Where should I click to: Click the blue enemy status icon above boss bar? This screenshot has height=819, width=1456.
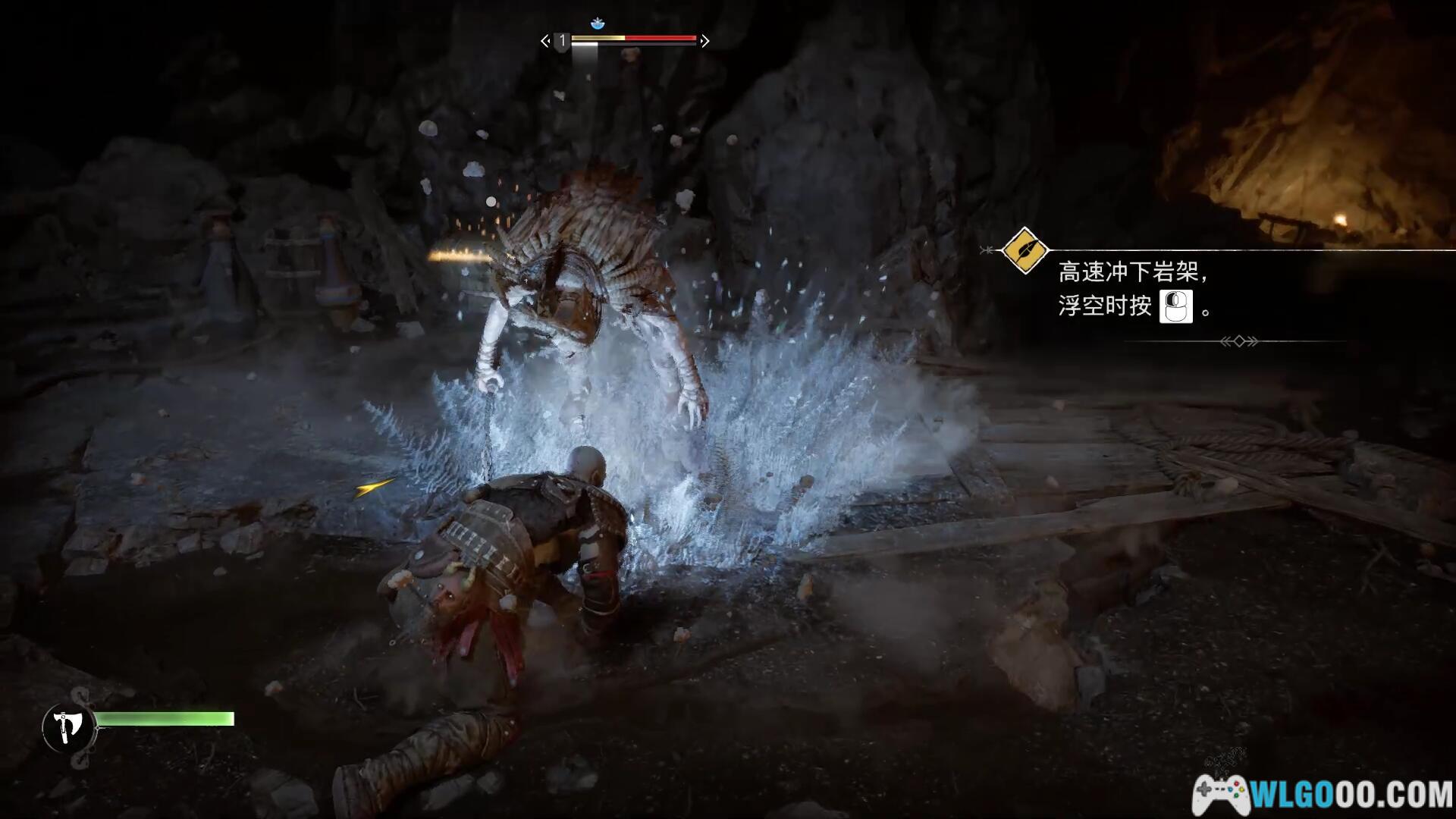(x=598, y=24)
